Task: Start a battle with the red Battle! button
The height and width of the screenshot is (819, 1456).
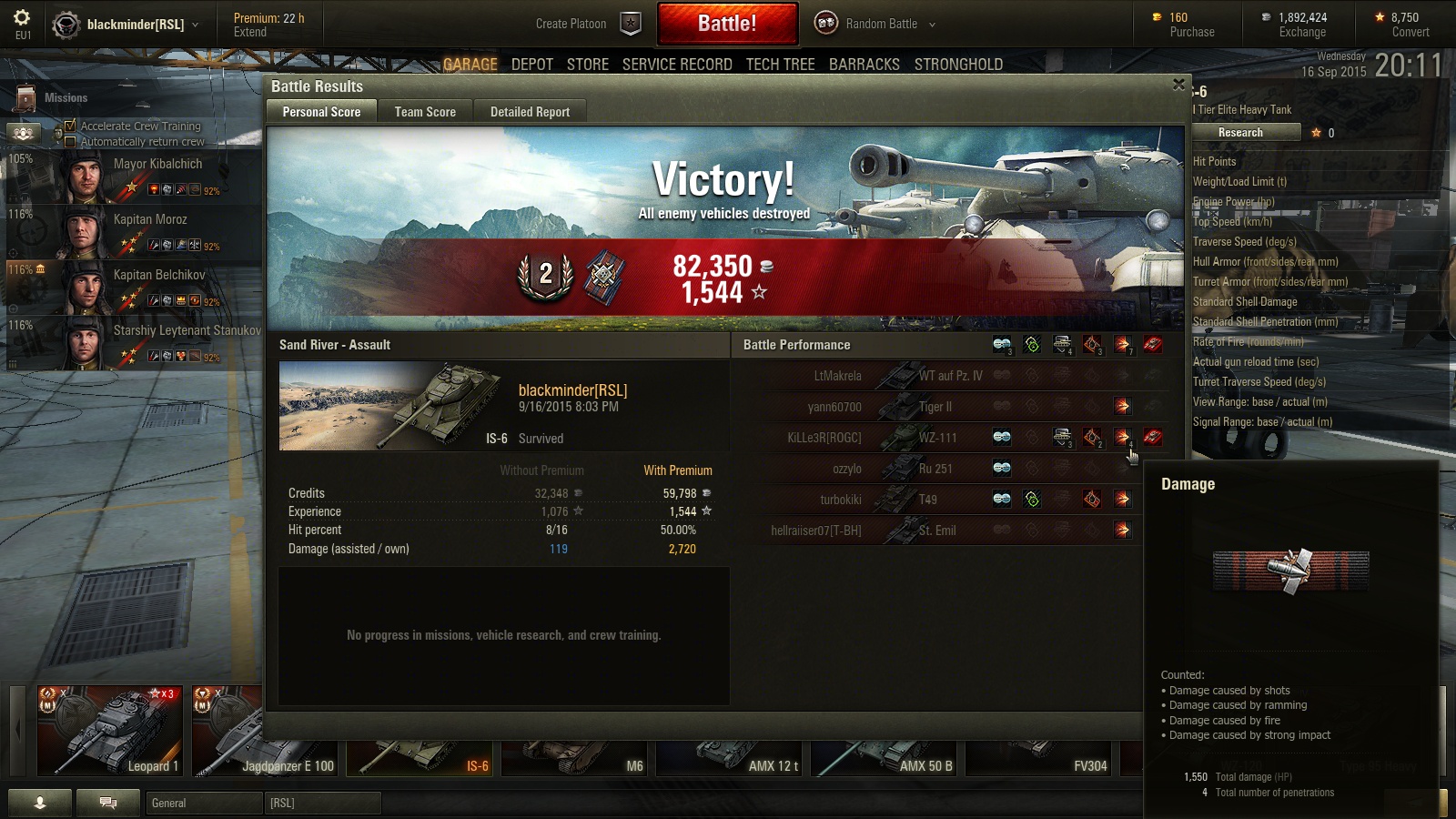Action: tap(726, 24)
